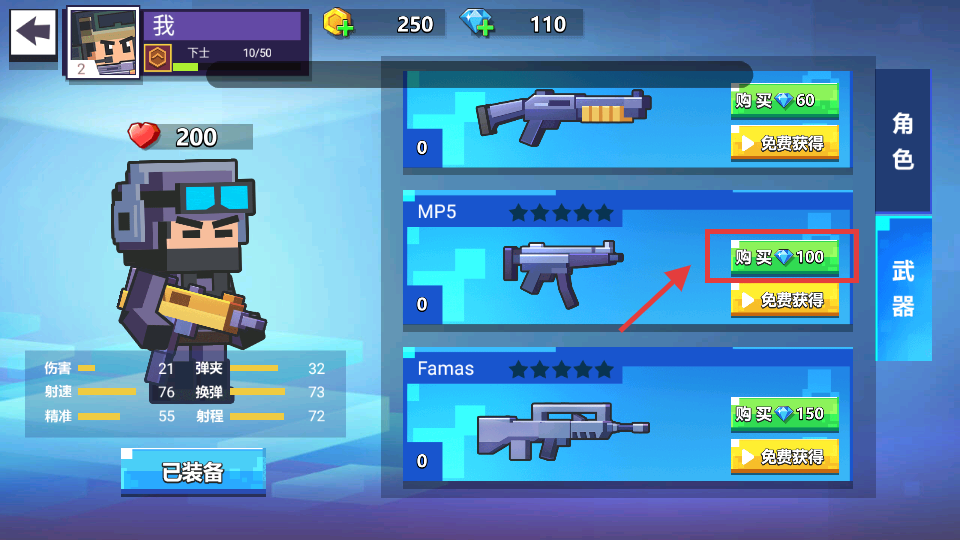Screen dimensions: 960x540
Task: Get the shotgun for free
Action: pyautogui.click(x=784, y=143)
